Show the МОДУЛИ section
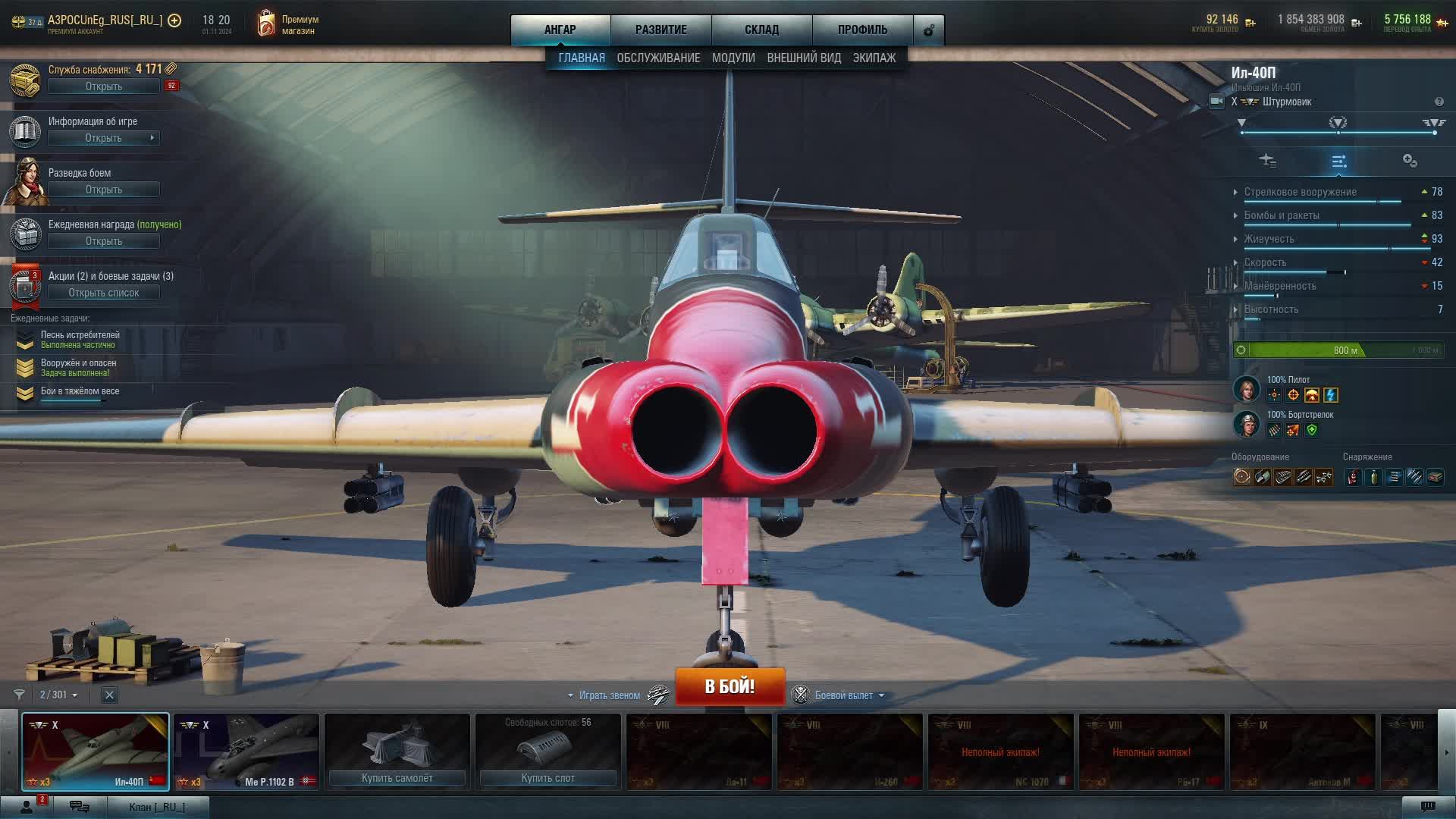Image resolution: width=1456 pixels, height=819 pixels. (733, 58)
